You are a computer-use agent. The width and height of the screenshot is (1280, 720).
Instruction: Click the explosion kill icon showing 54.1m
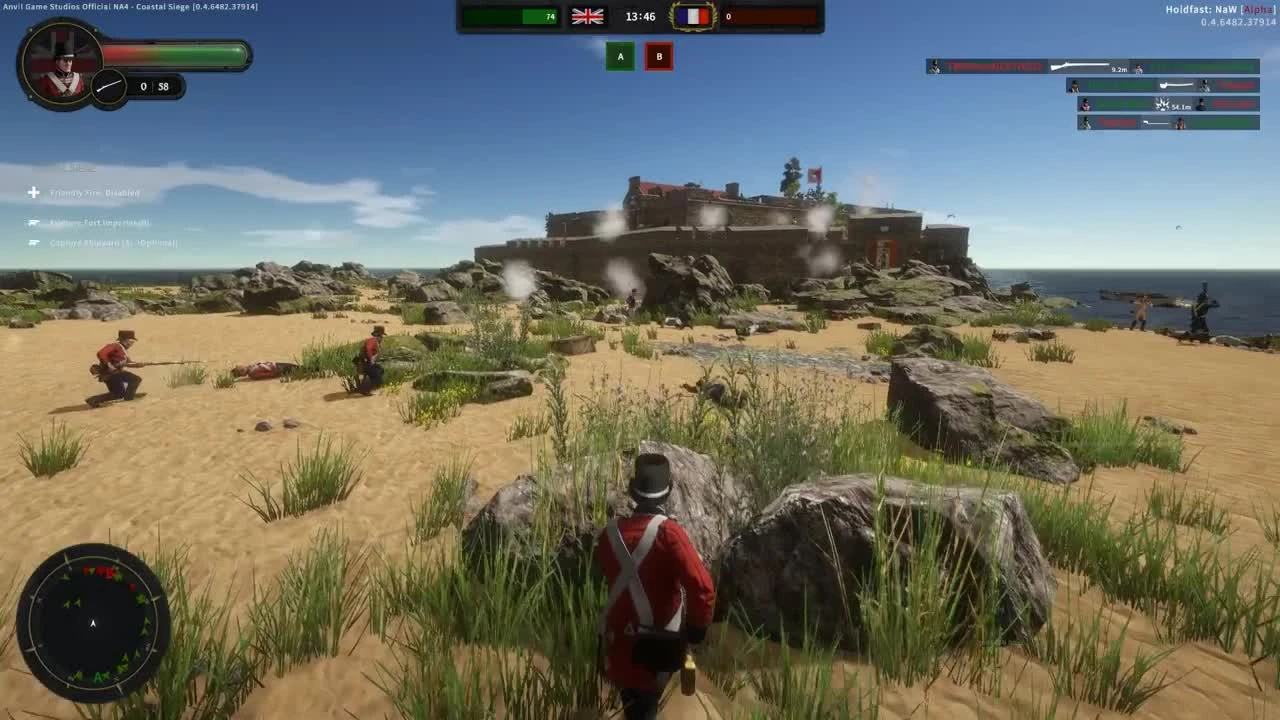pos(1162,105)
